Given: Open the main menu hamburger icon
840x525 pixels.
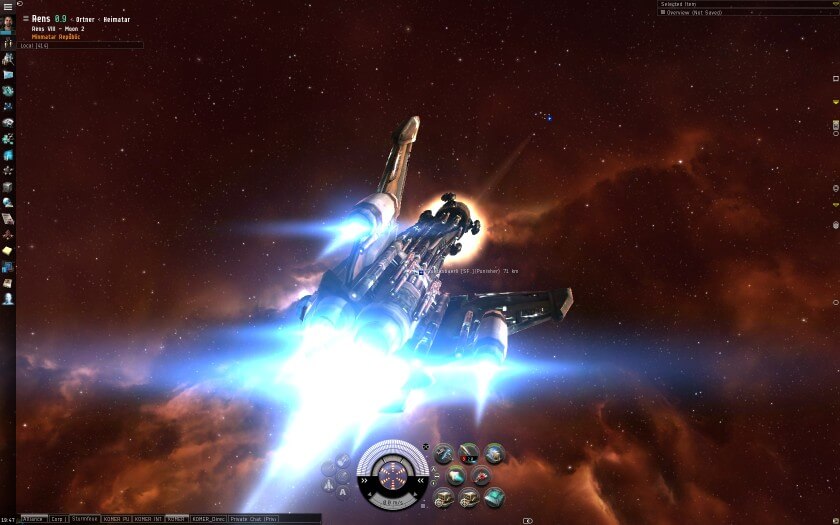Looking at the screenshot, I should pos(7,5).
